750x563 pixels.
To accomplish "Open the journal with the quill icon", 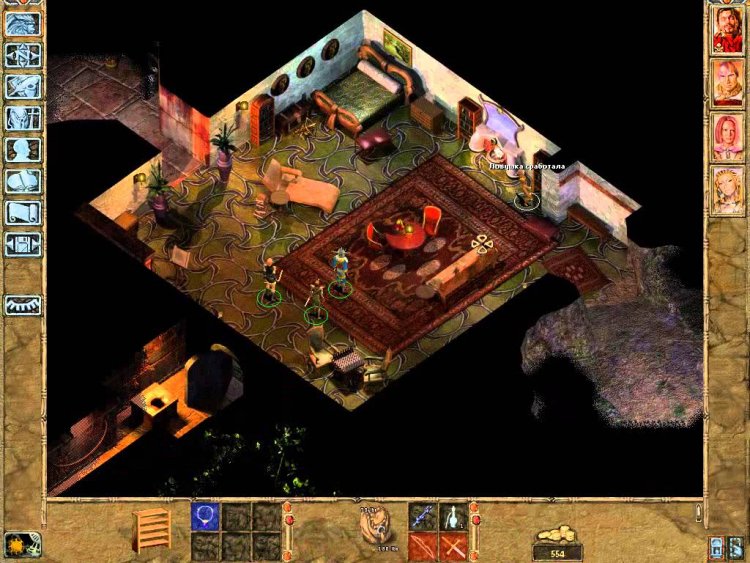I will (22, 86).
